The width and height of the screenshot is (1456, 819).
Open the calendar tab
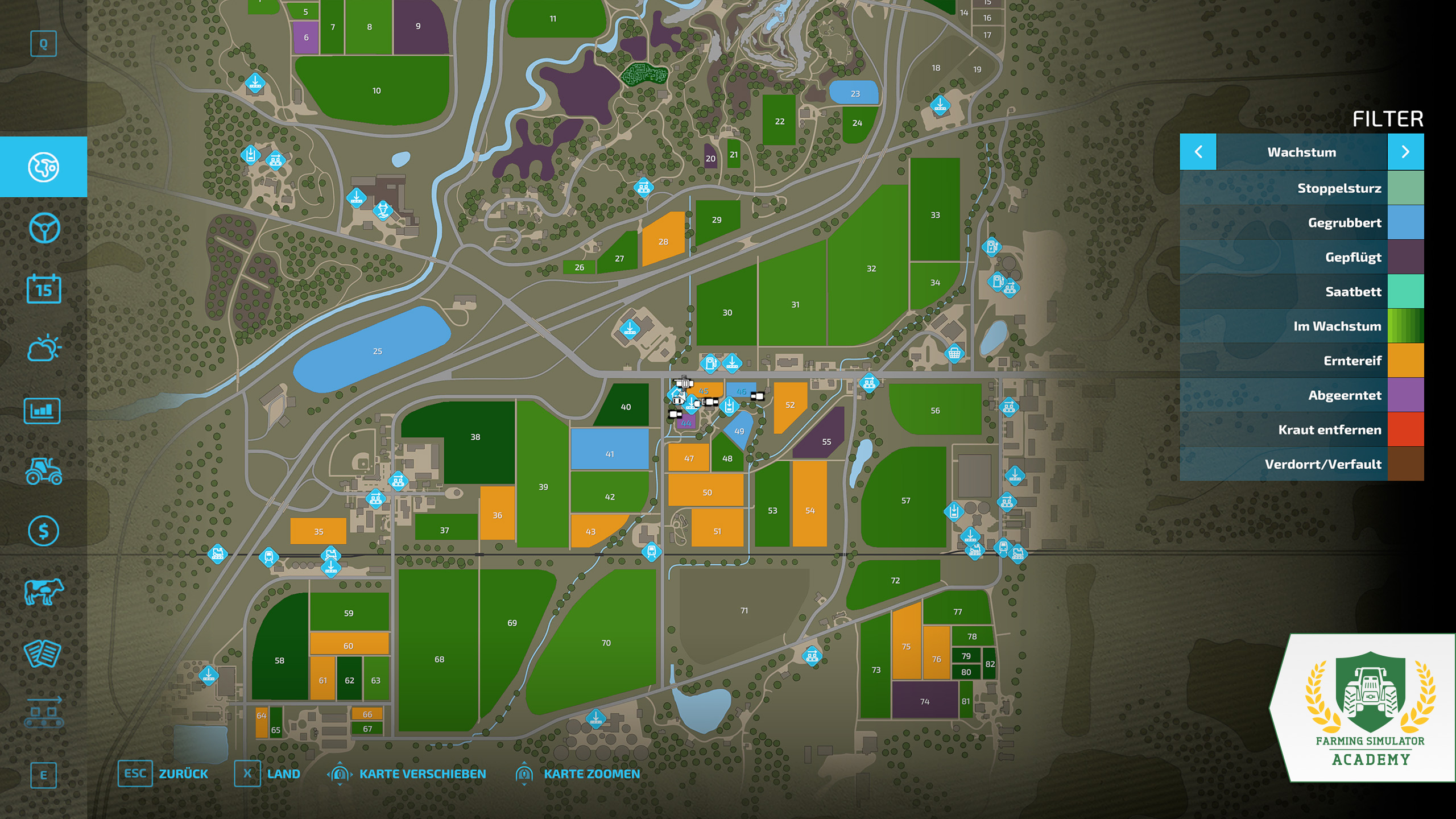[x=43, y=289]
